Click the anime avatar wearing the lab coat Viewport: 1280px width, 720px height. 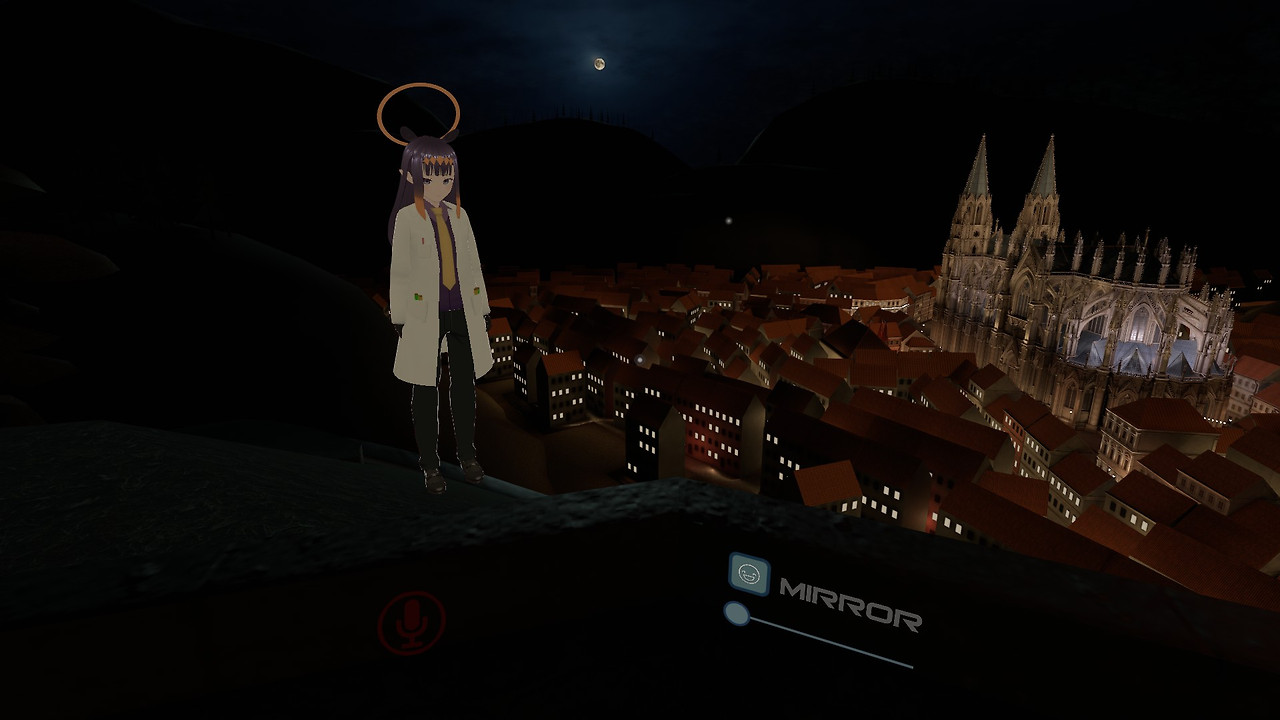[x=433, y=300]
